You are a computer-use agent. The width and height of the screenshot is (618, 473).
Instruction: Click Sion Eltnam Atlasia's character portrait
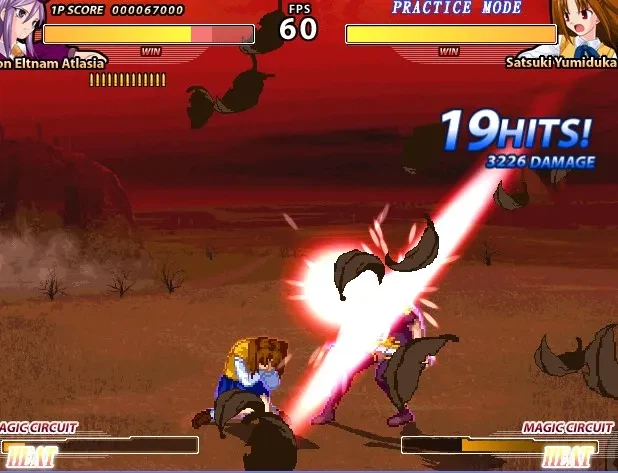point(18,28)
